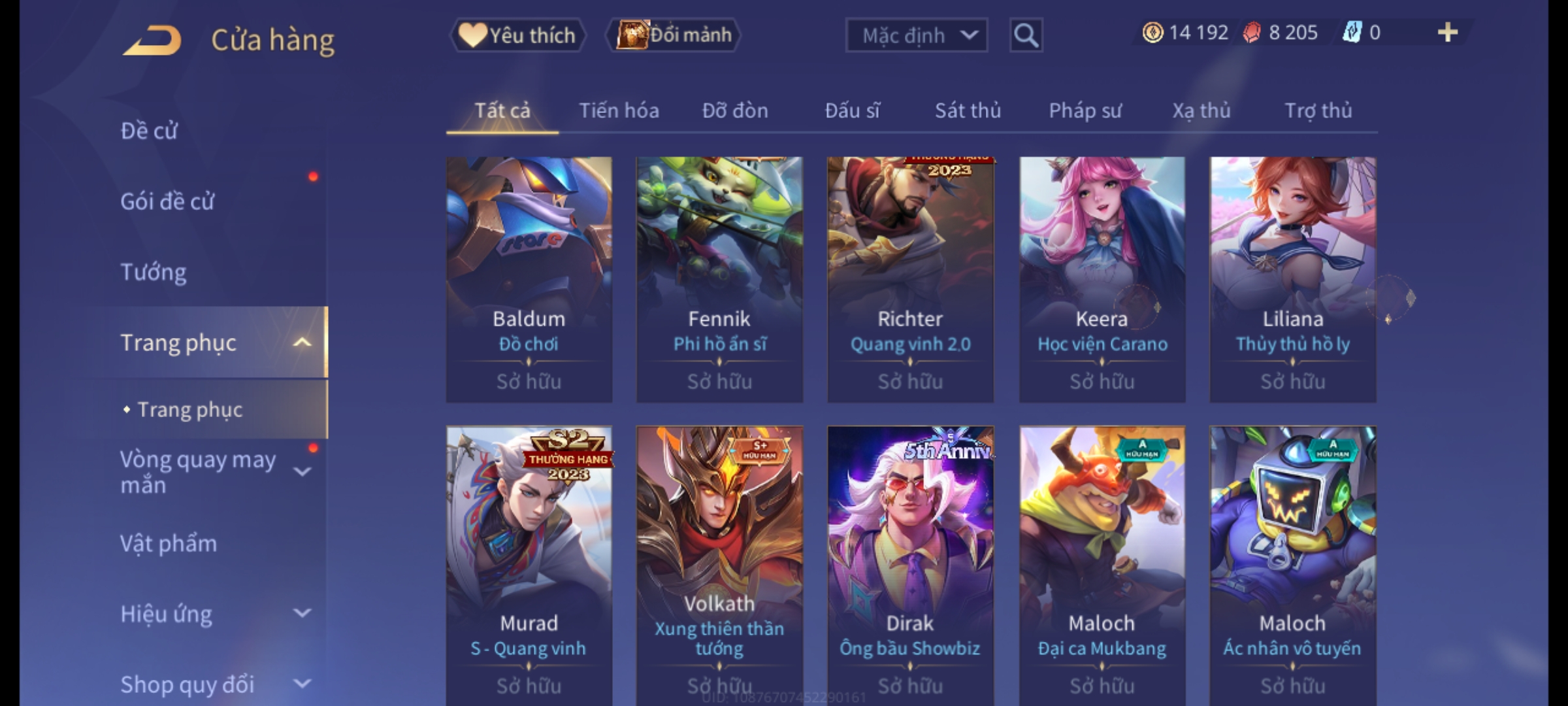Choose the Xạ thủ tab
This screenshot has width=1568, height=706.
click(x=1201, y=111)
